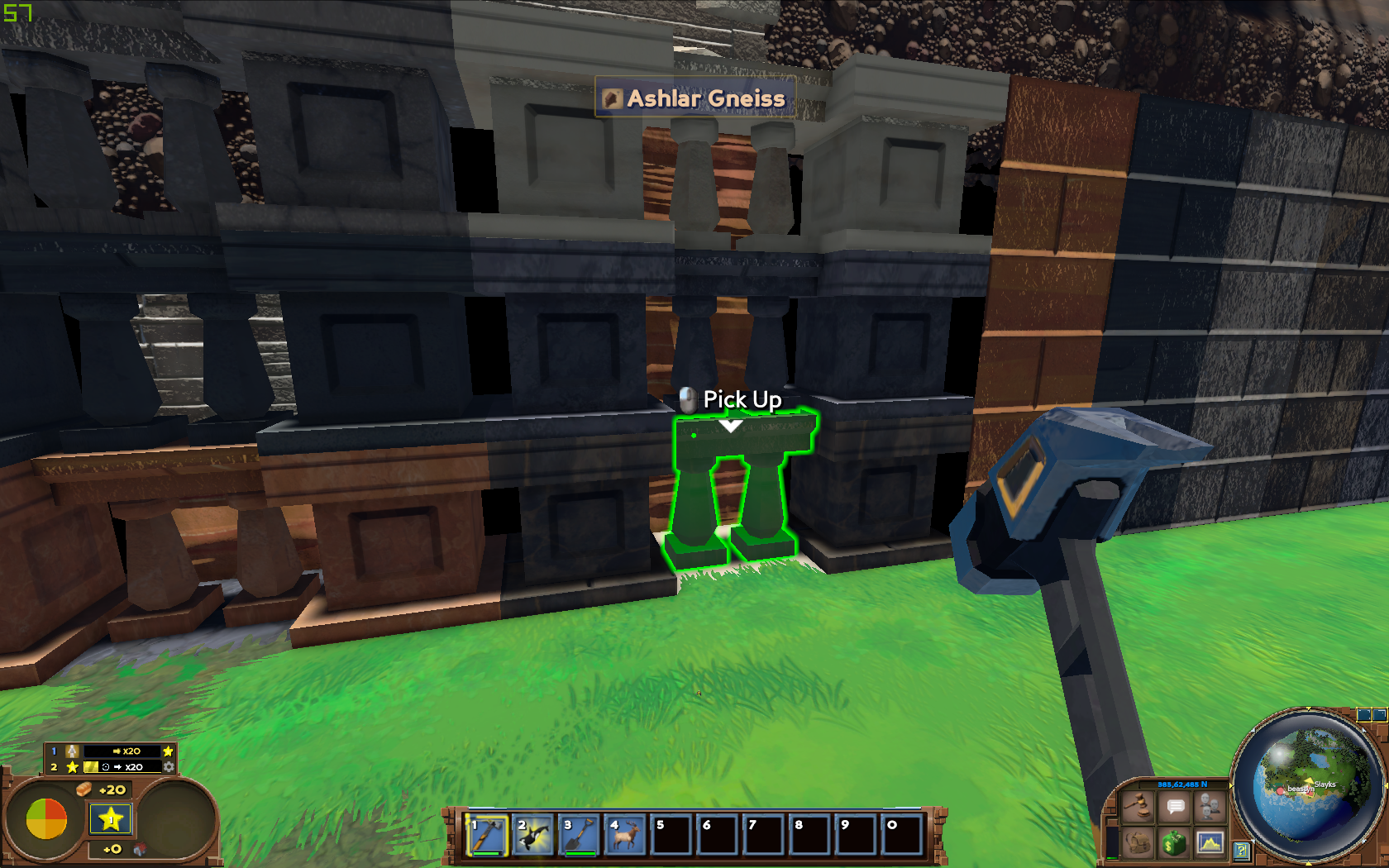Select the hammer in hotbar slot 1
The height and width of the screenshot is (868, 1389).
pyautogui.click(x=487, y=836)
